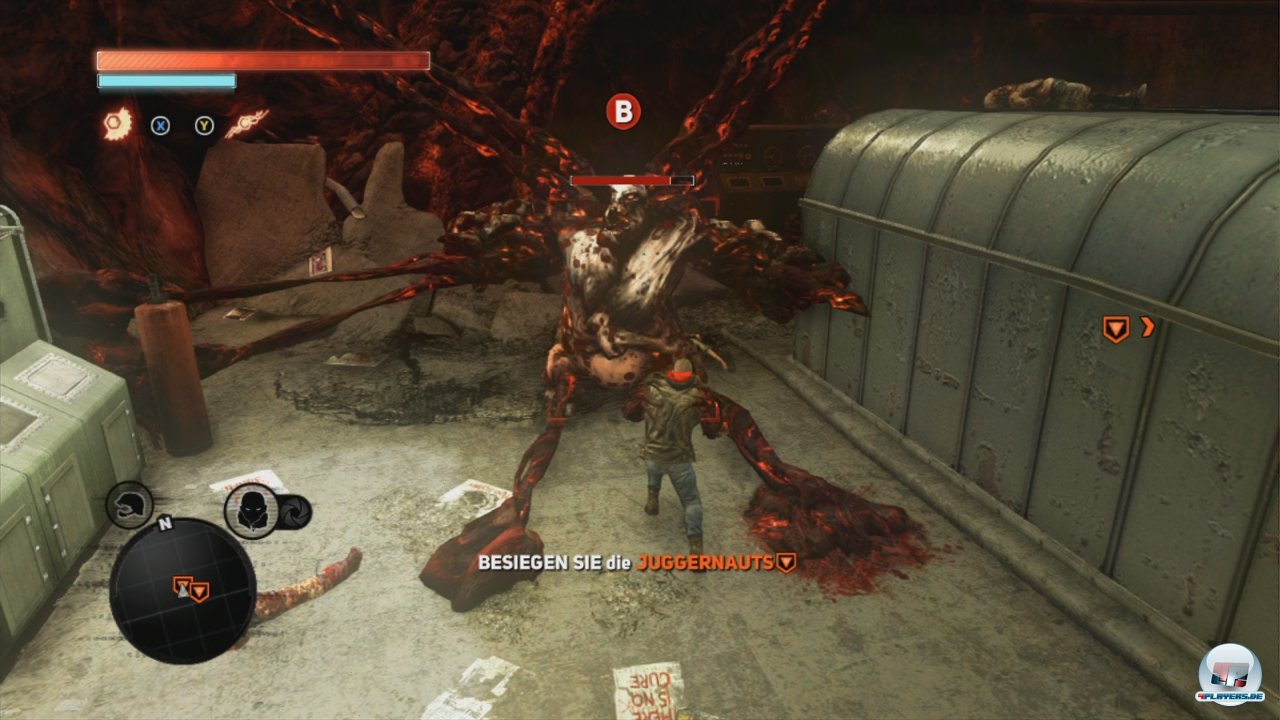Select the spiked claw power icon
The image size is (1280, 720).
click(118, 124)
